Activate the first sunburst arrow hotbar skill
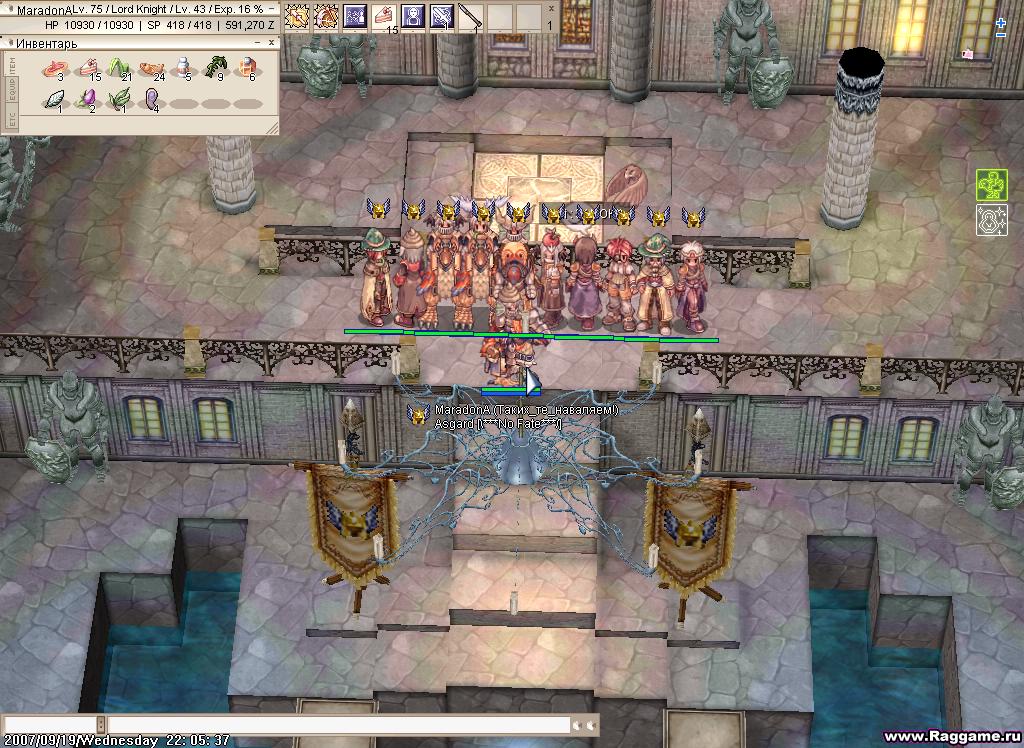Viewport: 1024px width, 748px height. 297,16
